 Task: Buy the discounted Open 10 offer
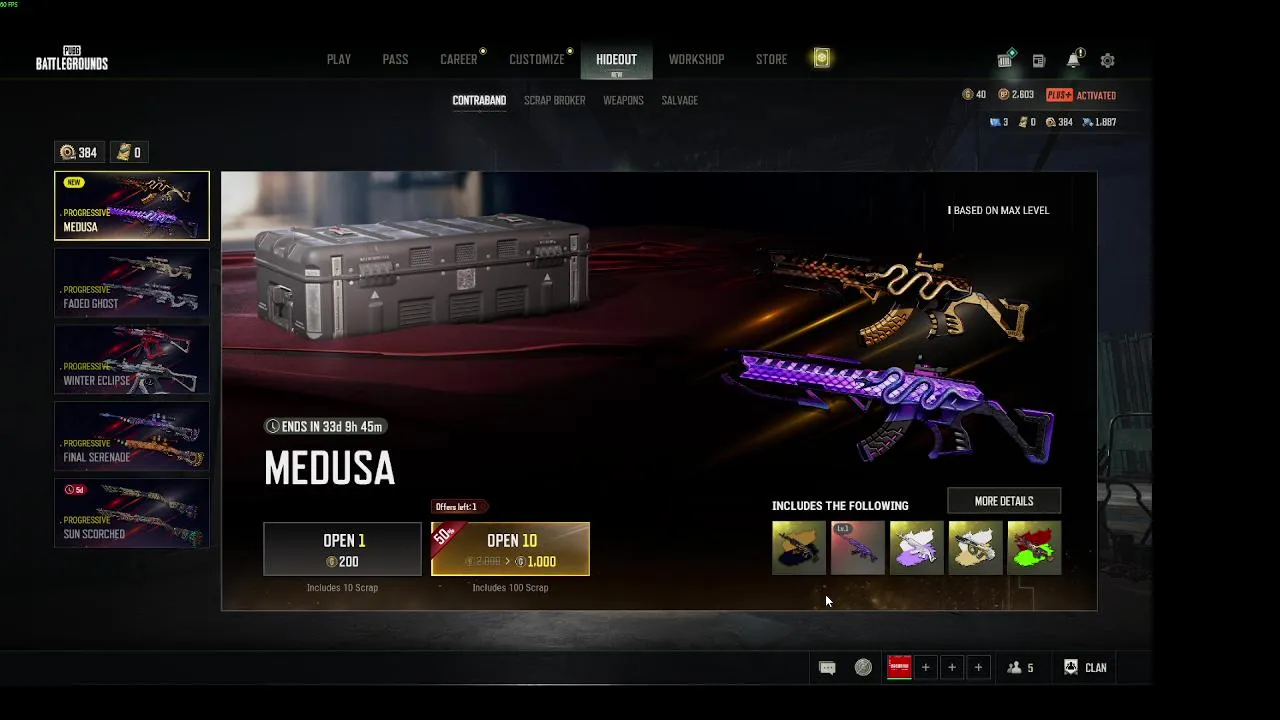tap(510, 549)
